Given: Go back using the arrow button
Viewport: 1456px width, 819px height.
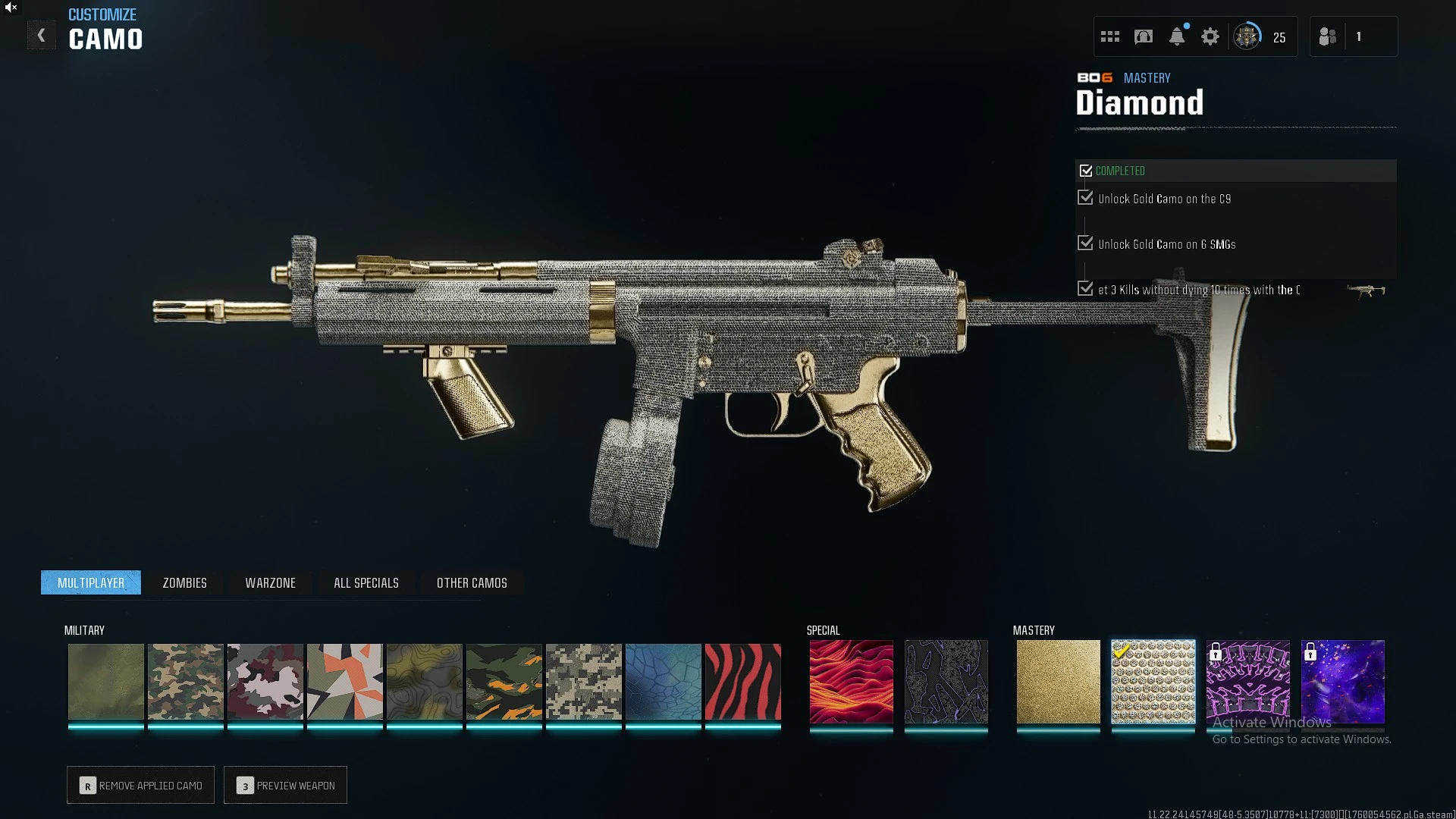Looking at the screenshot, I should (x=42, y=36).
